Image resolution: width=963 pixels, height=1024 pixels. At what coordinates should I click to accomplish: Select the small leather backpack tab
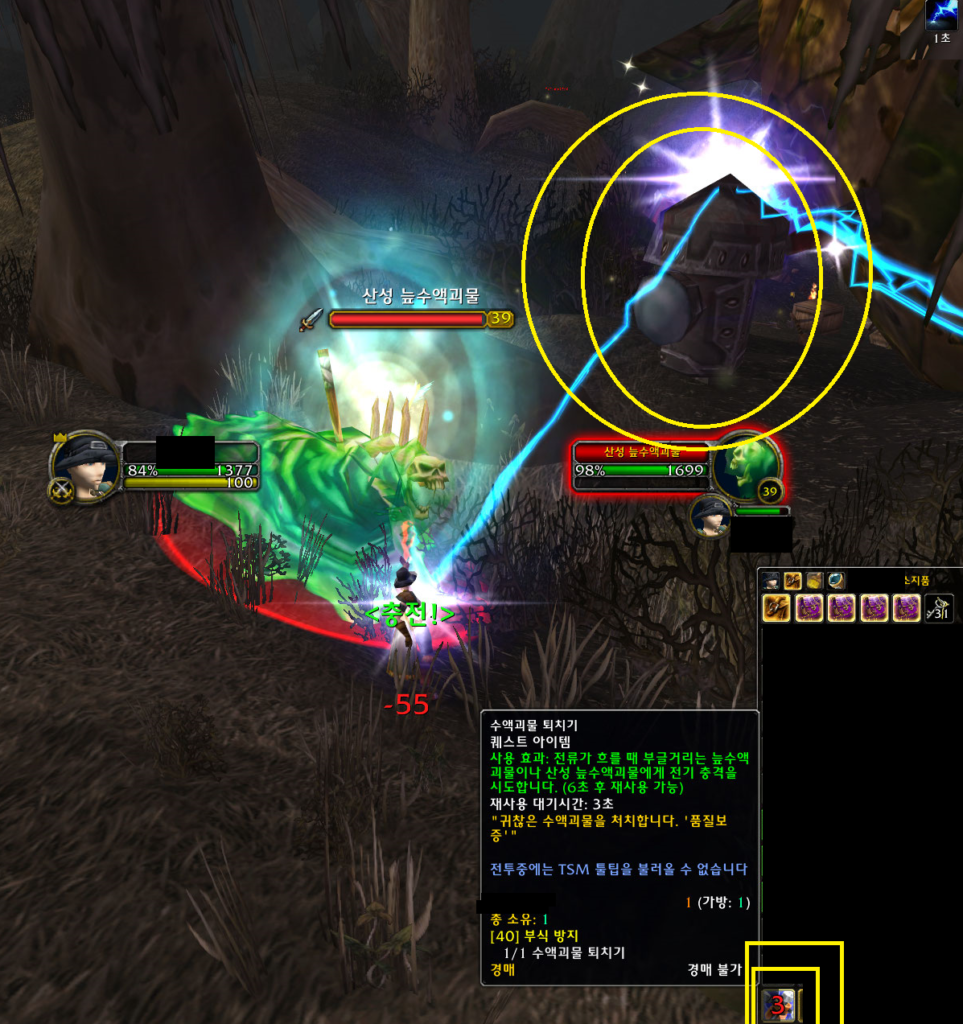tap(792, 581)
